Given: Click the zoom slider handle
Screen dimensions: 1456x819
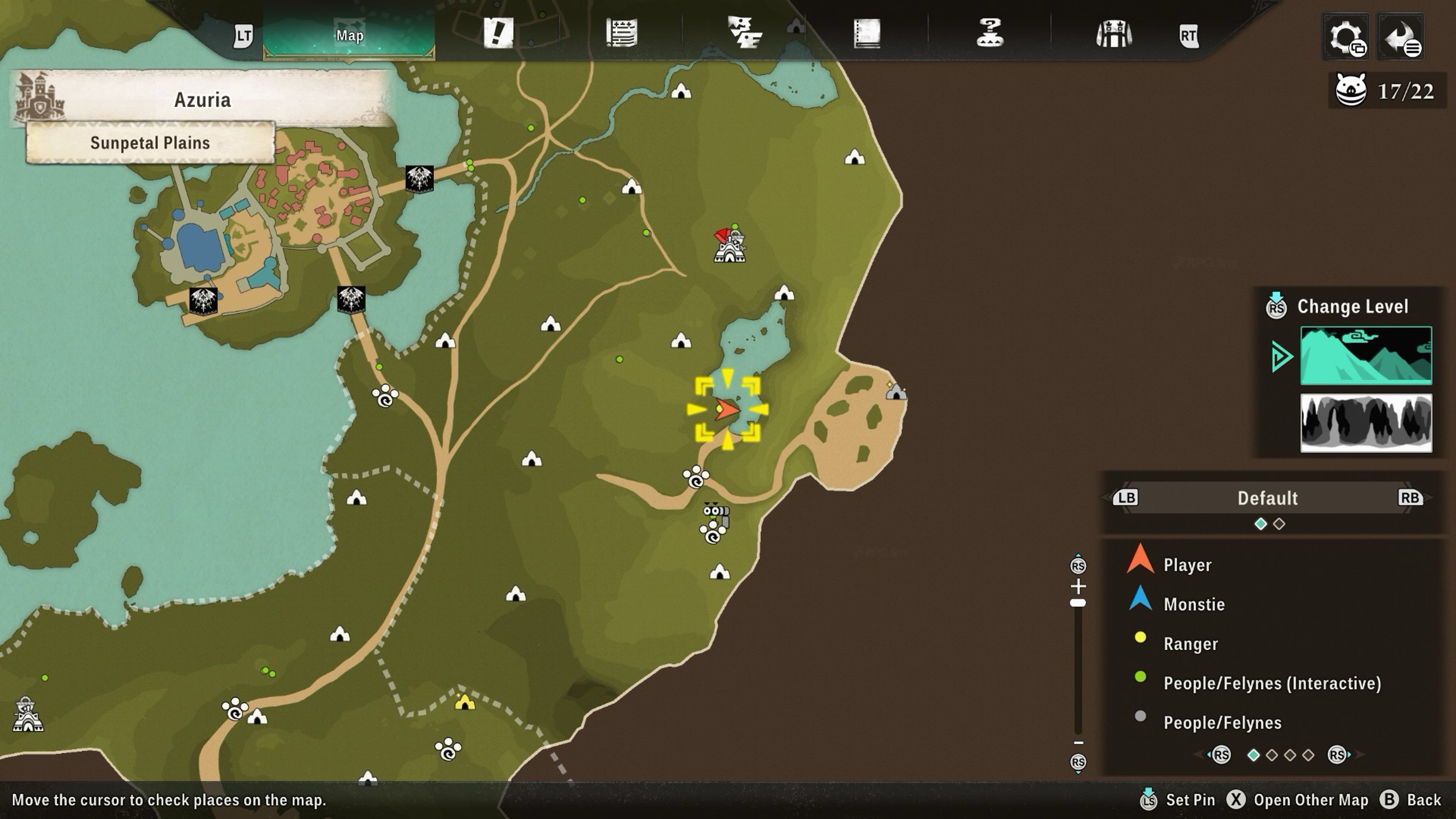Looking at the screenshot, I should click(1078, 603).
